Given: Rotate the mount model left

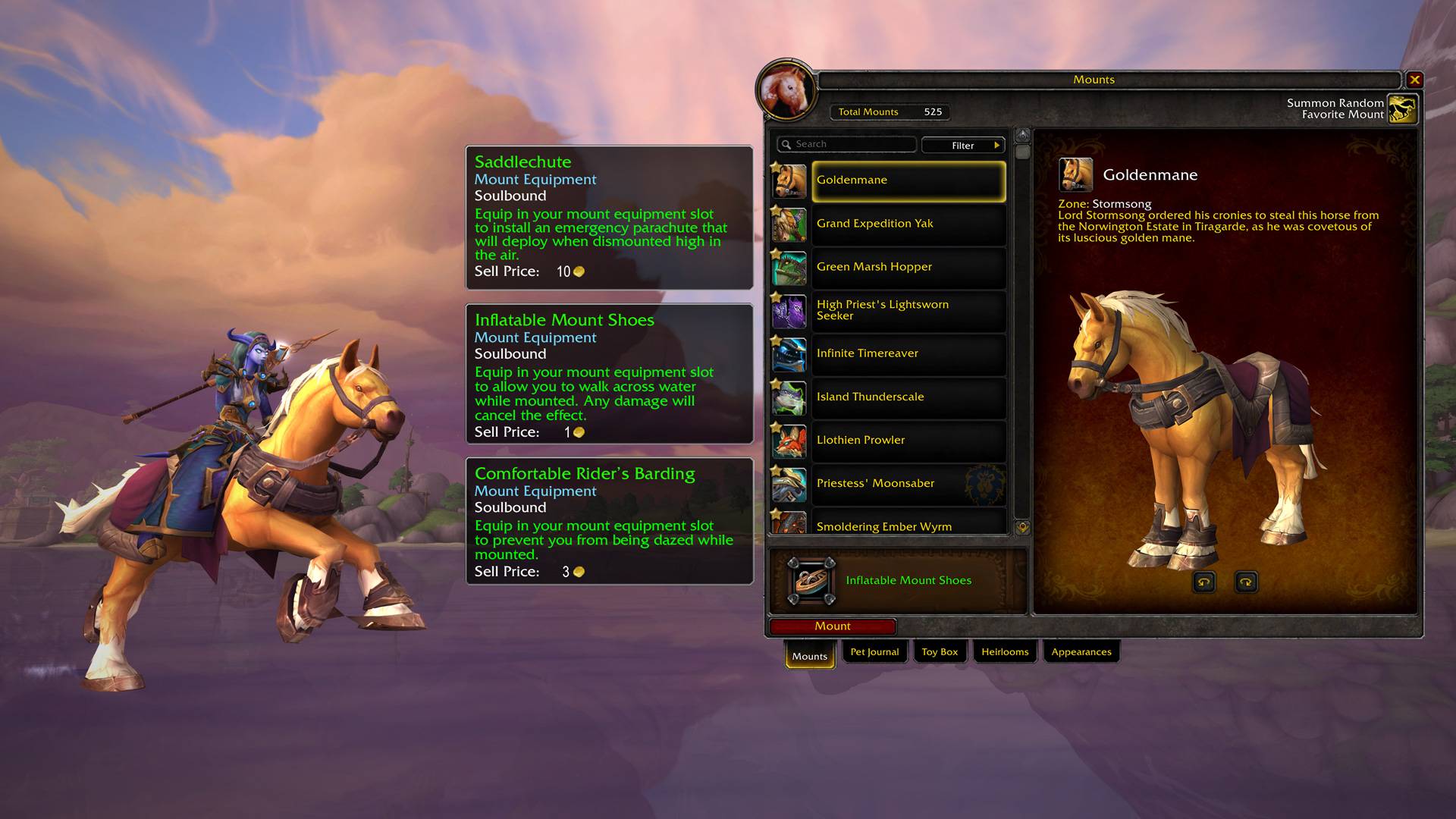Looking at the screenshot, I should tap(1204, 582).
